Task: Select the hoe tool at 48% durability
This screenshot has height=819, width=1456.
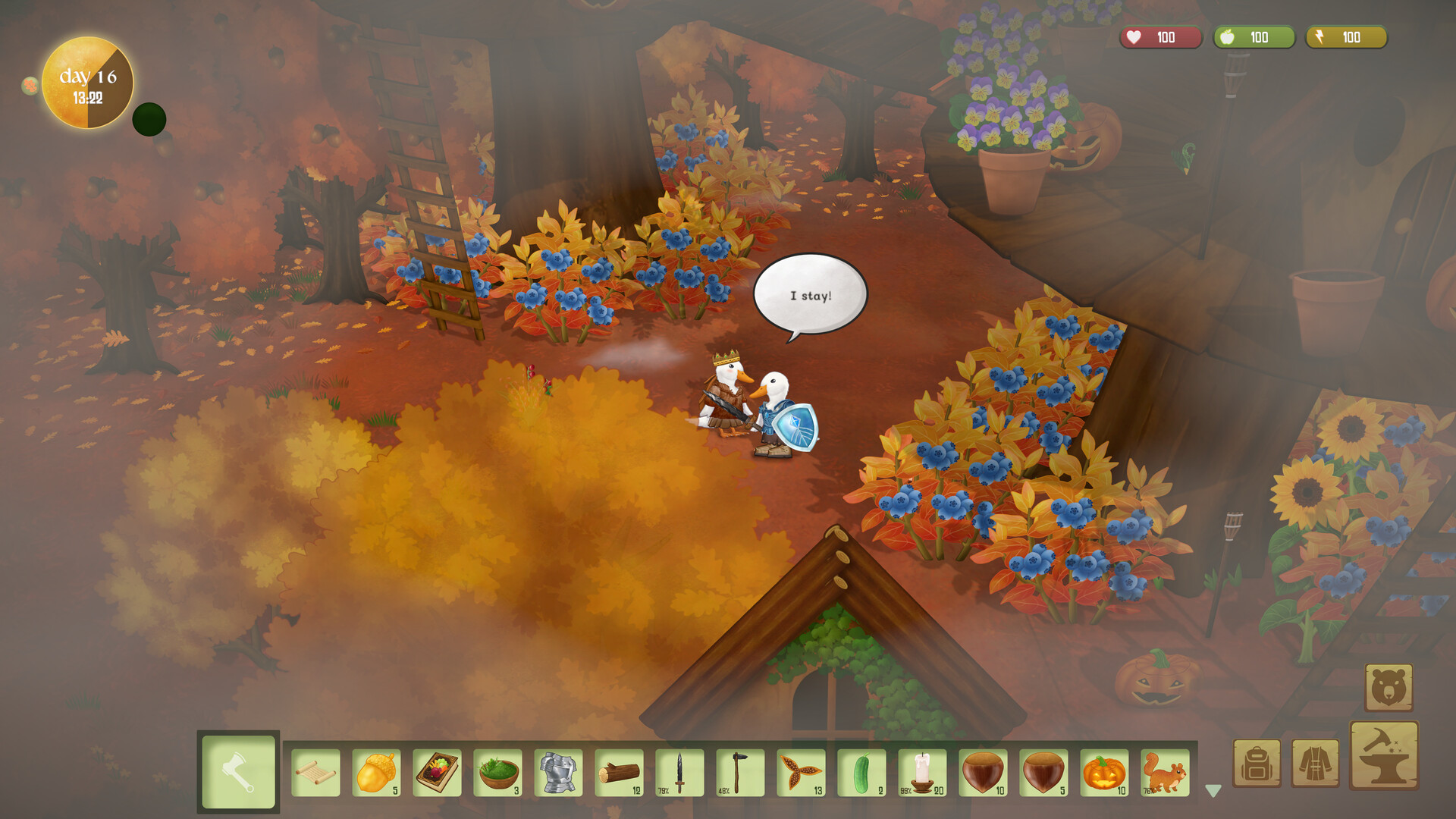Action: pos(740,773)
